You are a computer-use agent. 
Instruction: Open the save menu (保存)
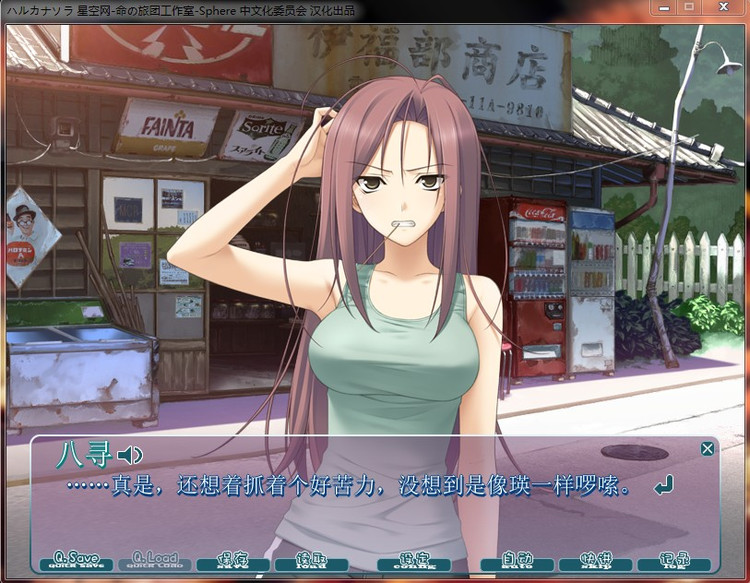232,560
